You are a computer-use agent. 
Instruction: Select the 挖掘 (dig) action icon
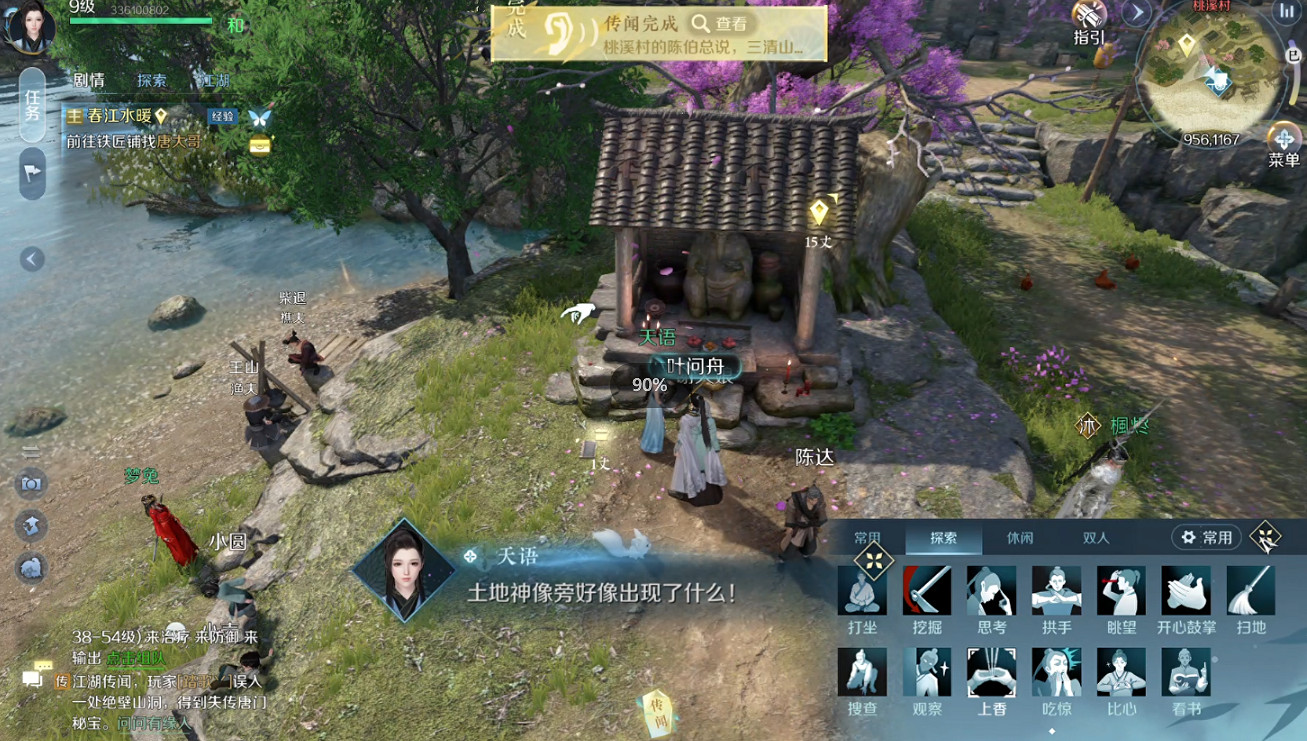click(x=926, y=590)
